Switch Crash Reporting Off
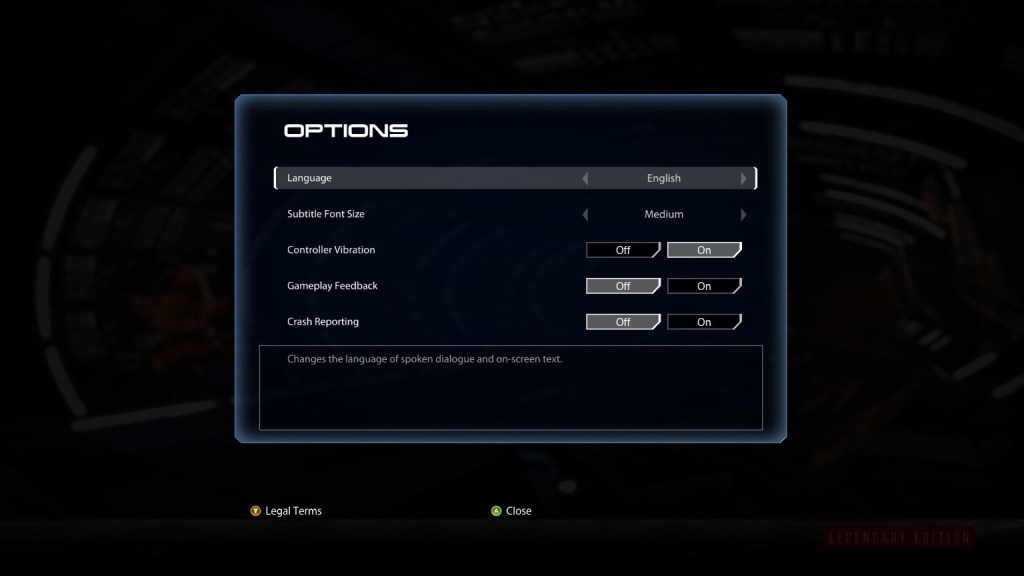This screenshot has height=576, width=1024. click(x=623, y=322)
